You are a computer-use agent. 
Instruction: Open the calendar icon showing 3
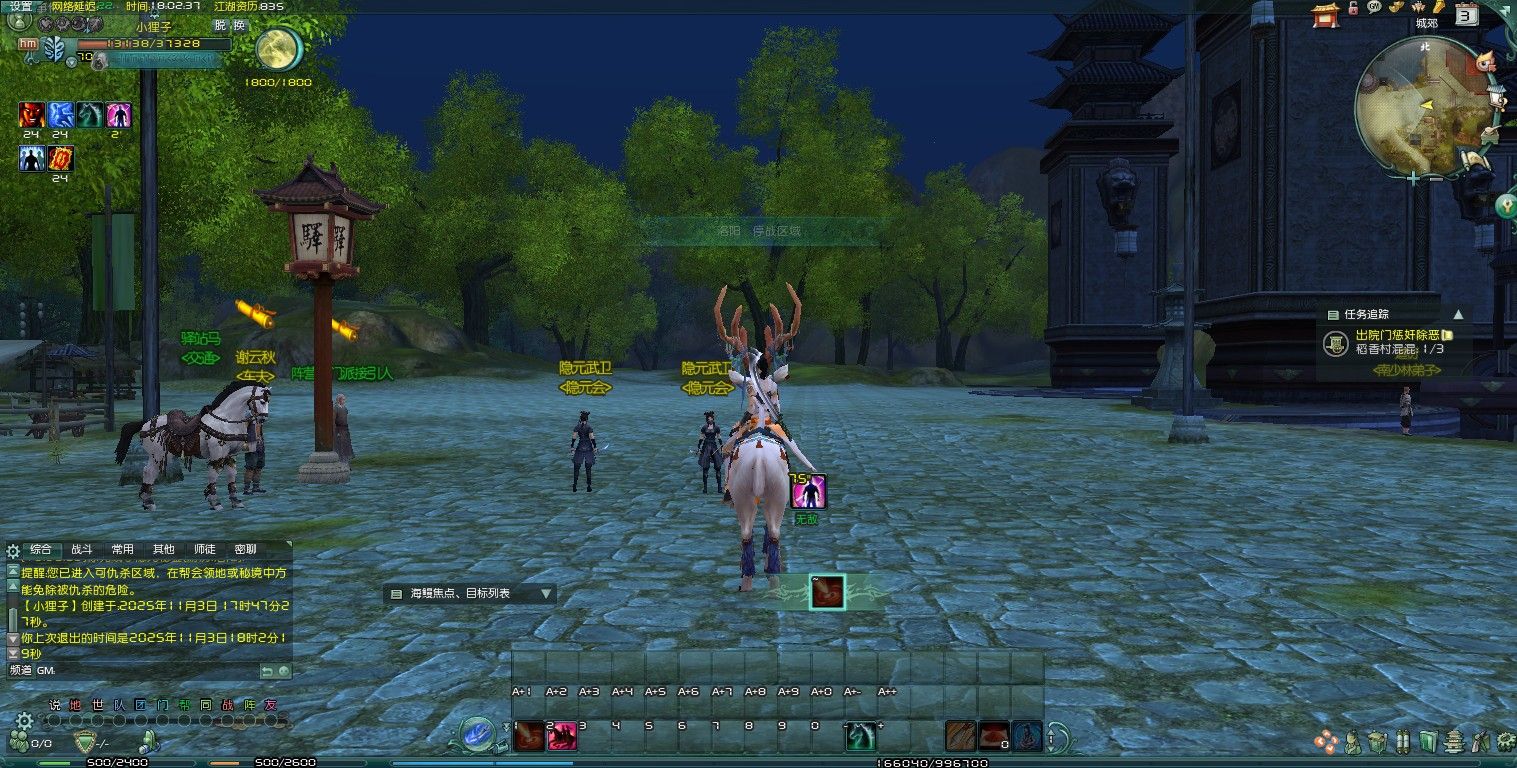tap(1466, 14)
